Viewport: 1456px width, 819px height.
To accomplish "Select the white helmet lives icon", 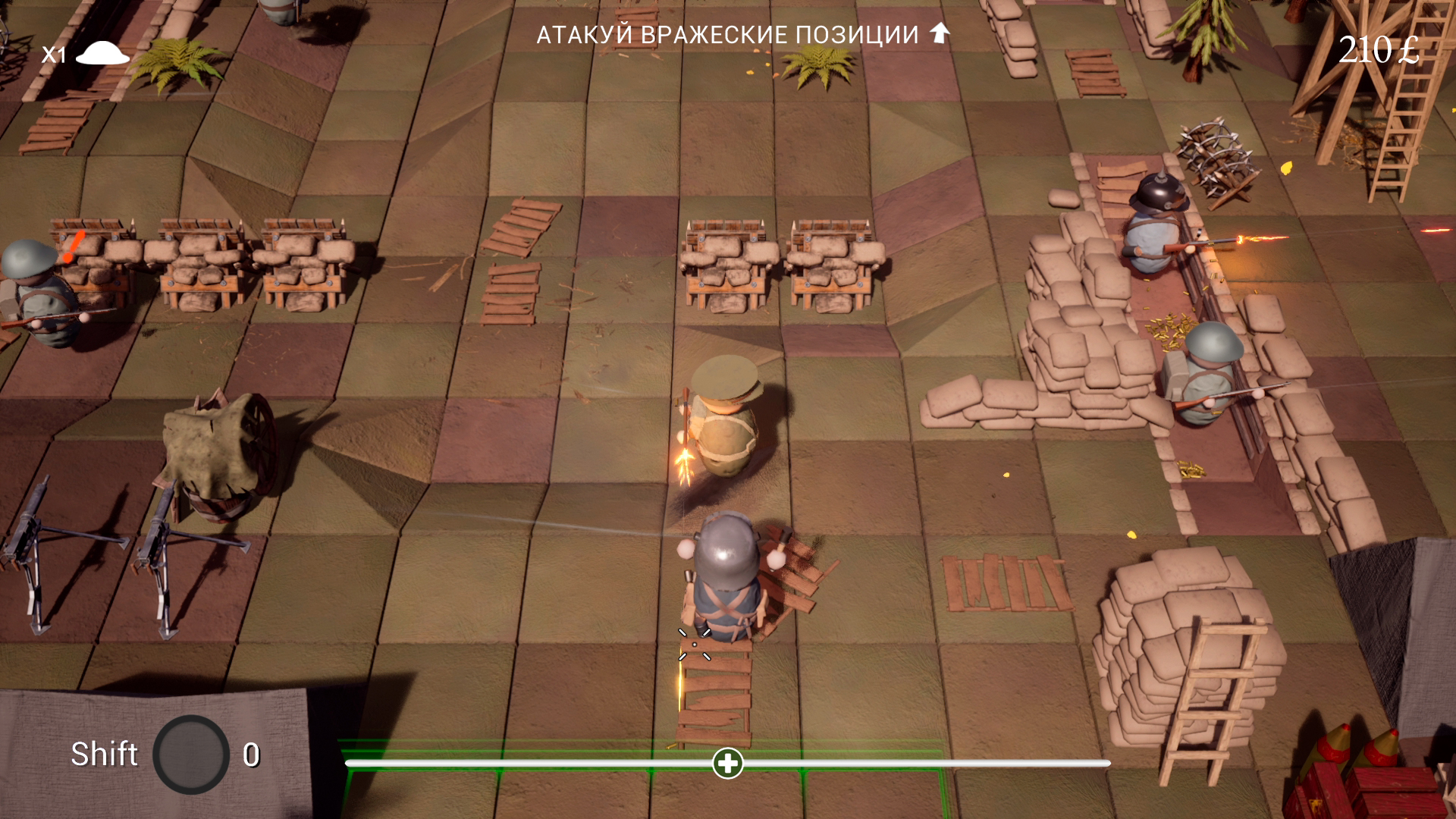I will click(103, 53).
